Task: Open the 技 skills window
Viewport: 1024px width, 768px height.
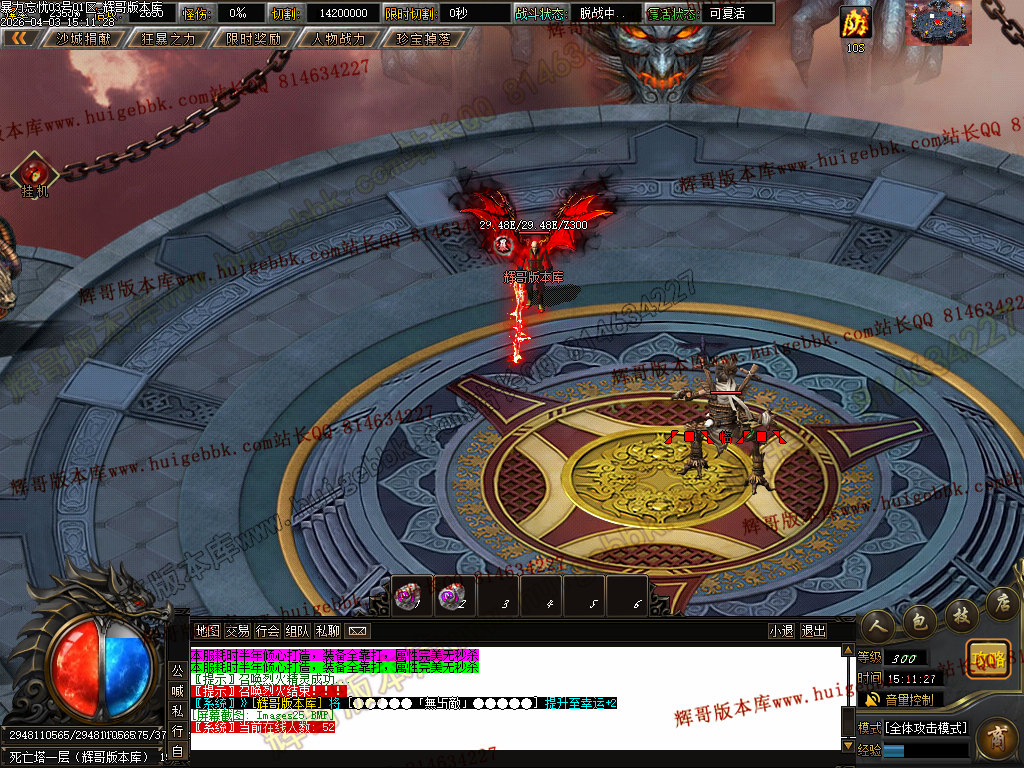Action: 961,612
